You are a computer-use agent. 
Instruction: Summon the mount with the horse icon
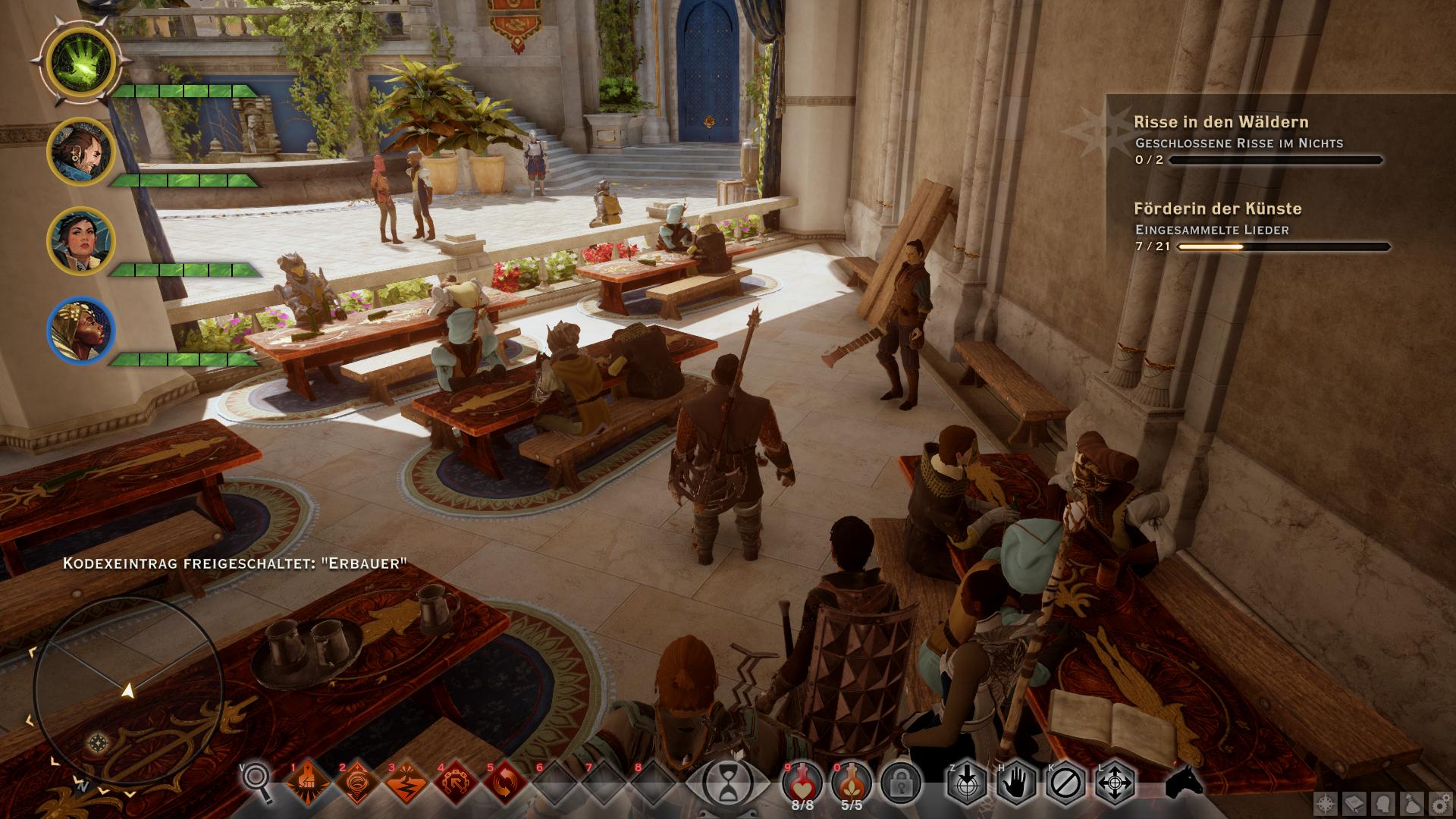click(x=1185, y=781)
